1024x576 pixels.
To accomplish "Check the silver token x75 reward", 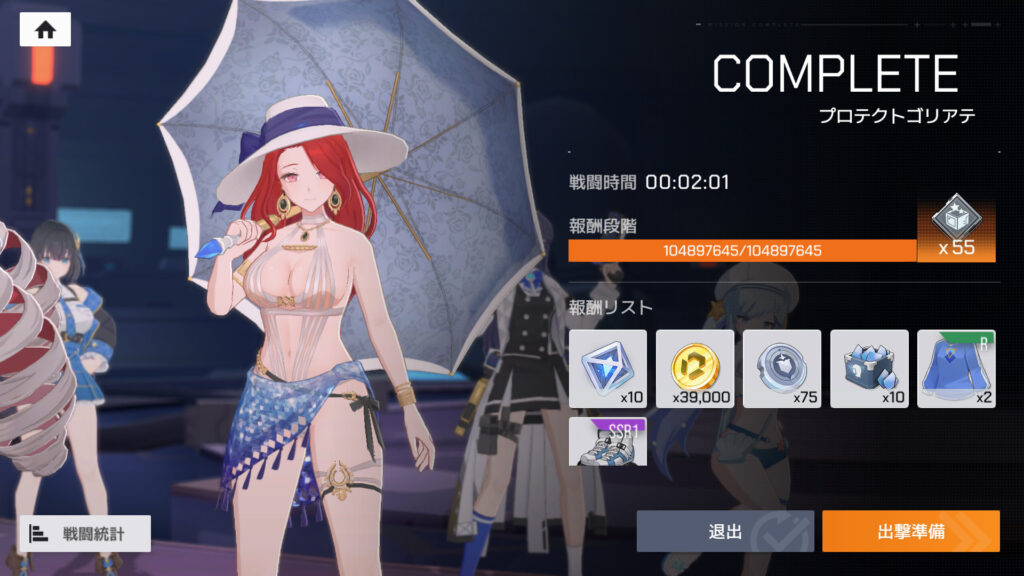I will 782,368.
